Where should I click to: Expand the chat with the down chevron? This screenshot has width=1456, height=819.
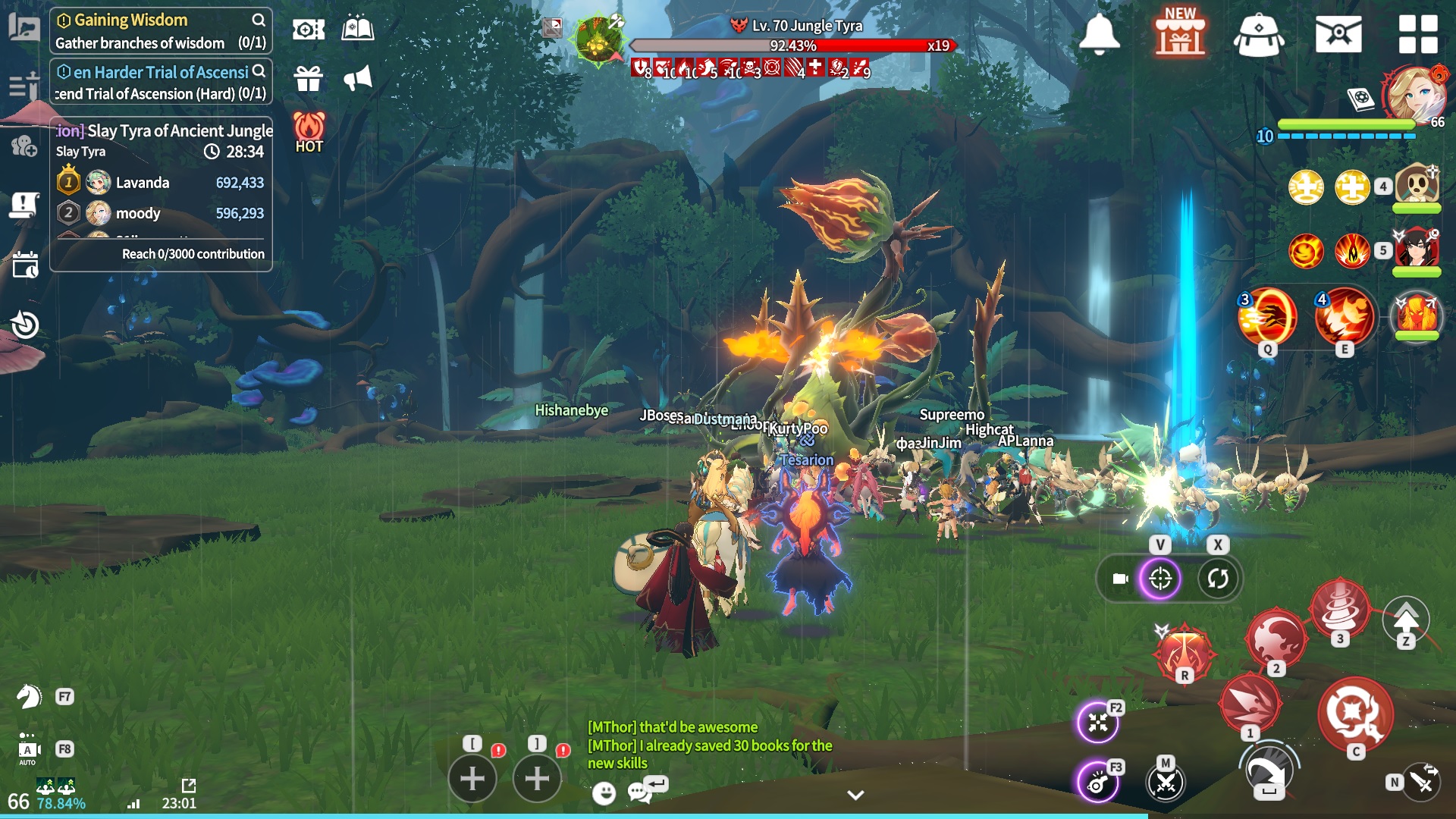[x=855, y=795]
